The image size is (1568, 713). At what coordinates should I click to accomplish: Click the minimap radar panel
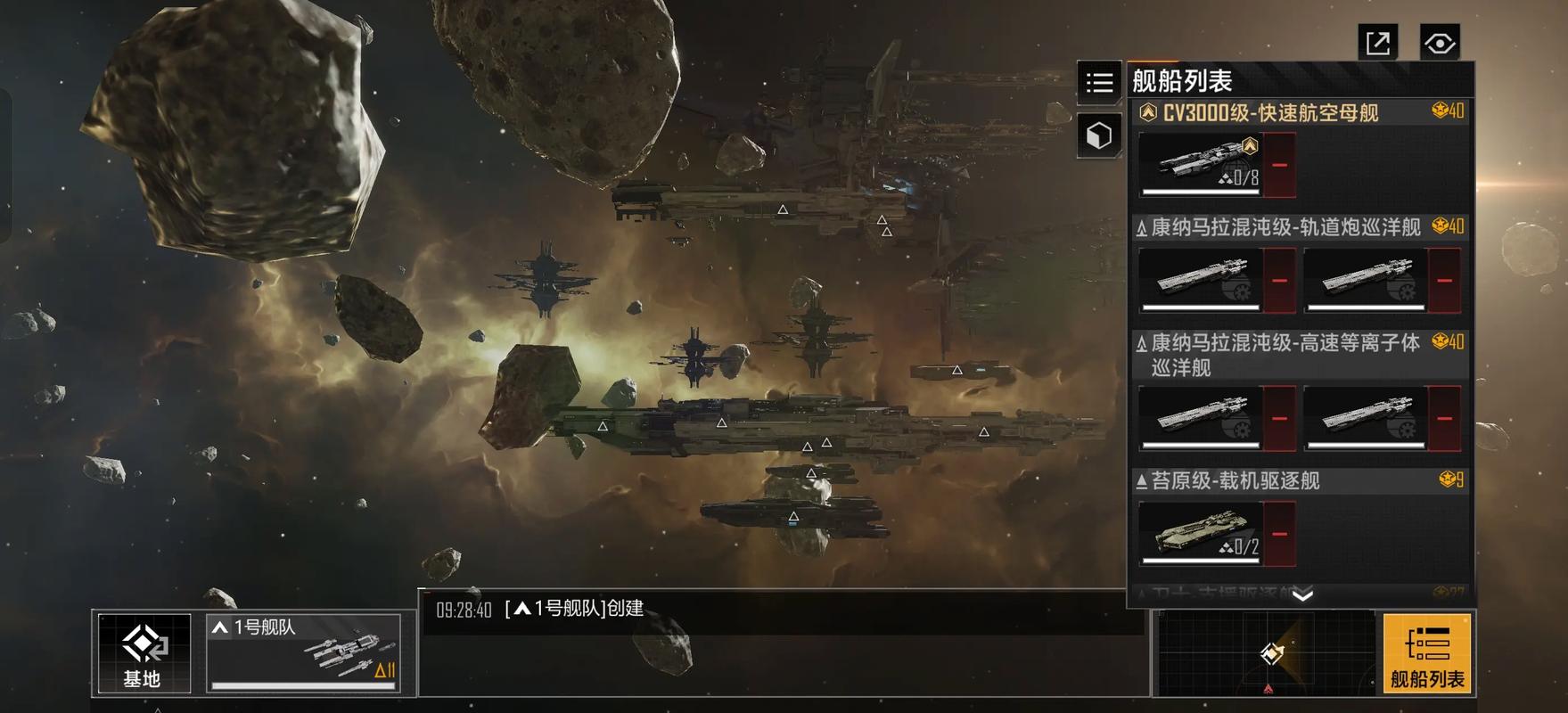pos(1267,653)
